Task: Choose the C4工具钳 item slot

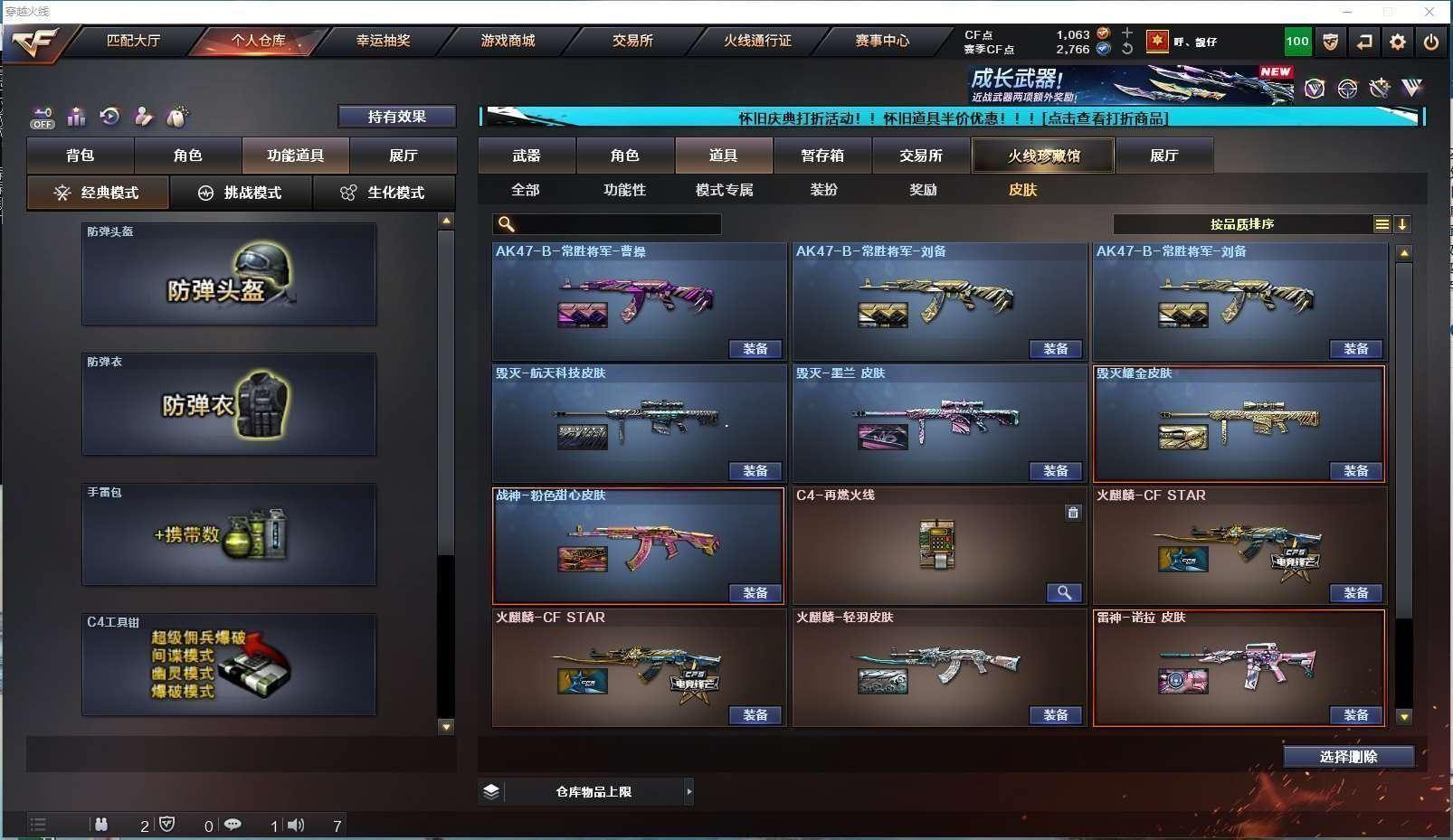Action: pyautogui.click(x=229, y=665)
